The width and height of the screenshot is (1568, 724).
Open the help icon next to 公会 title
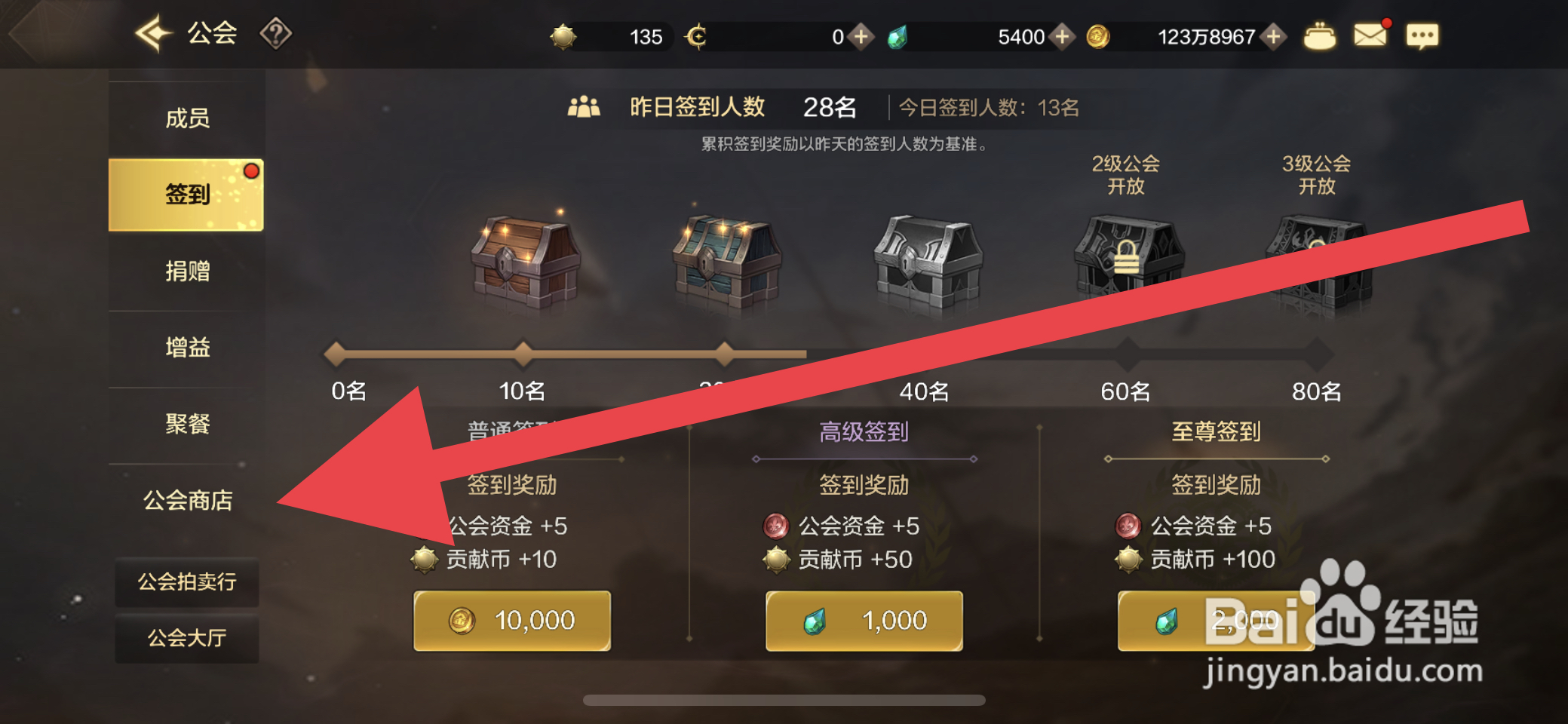coord(278,33)
